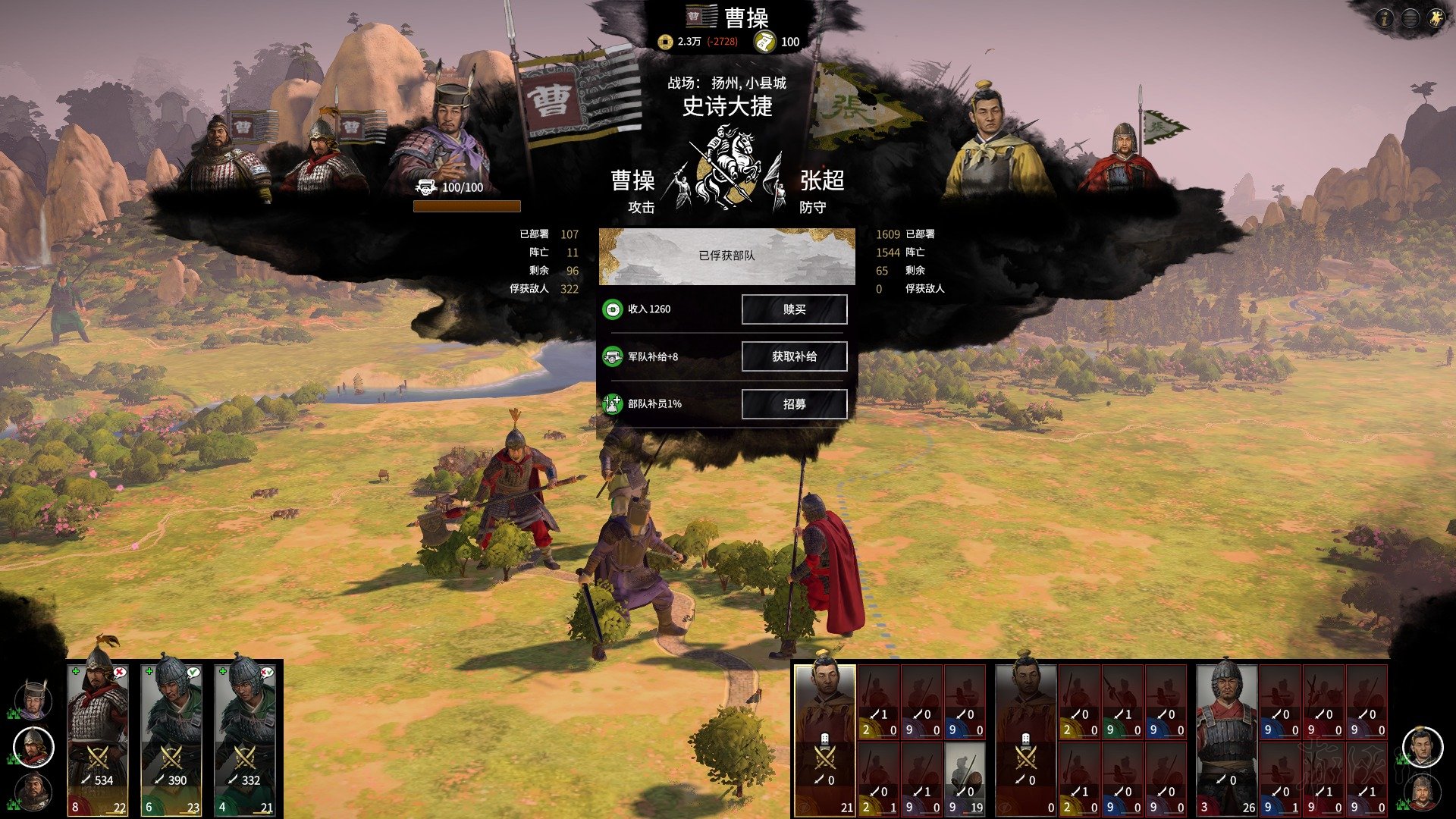Select the enemy helmeted general round portrait
This screenshot has width=1456, height=819.
[1422, 792]
